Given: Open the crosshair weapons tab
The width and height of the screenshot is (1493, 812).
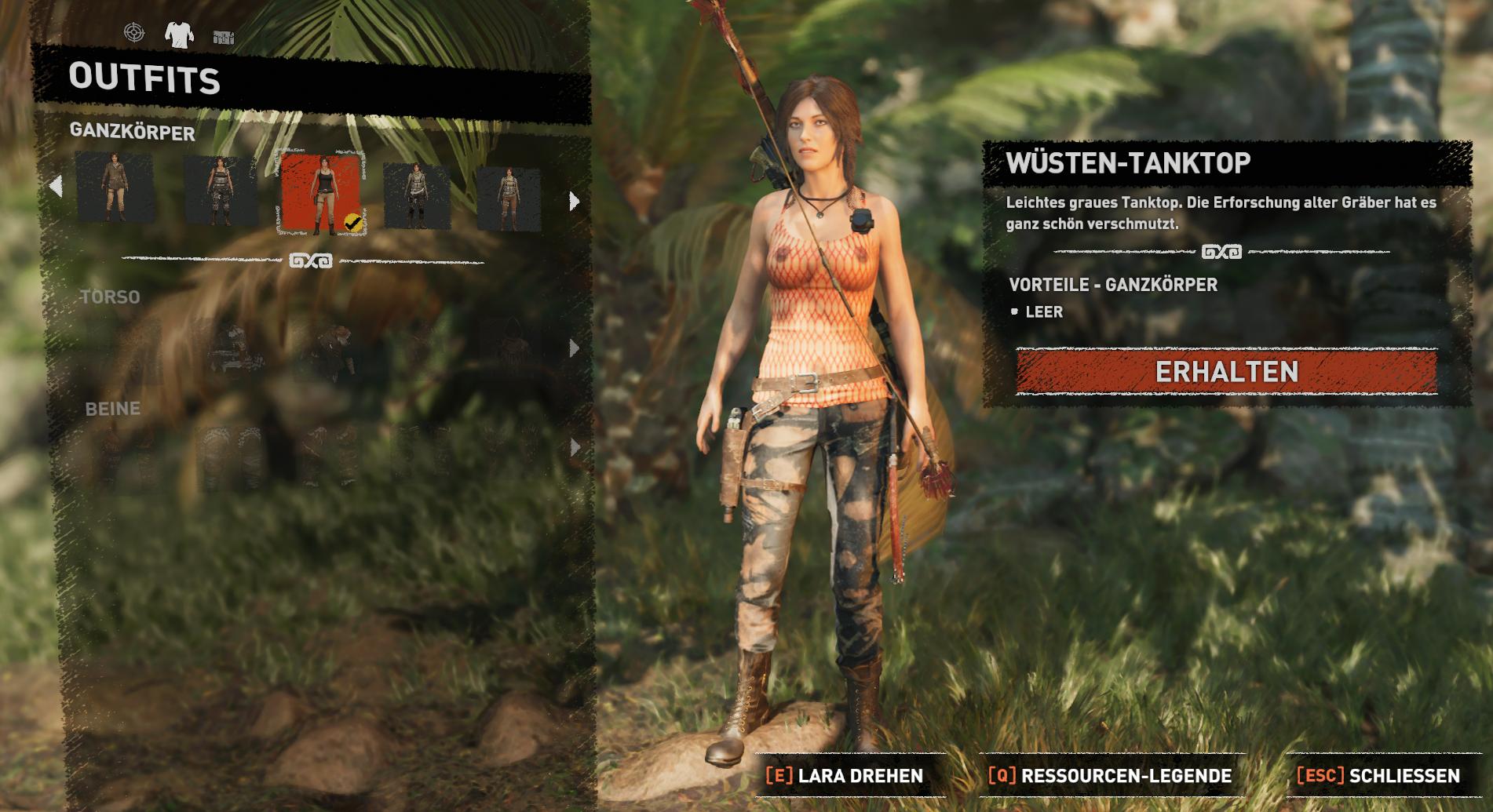Looking at the screenshot, I should pyautogui.click(x=134, y=32).
